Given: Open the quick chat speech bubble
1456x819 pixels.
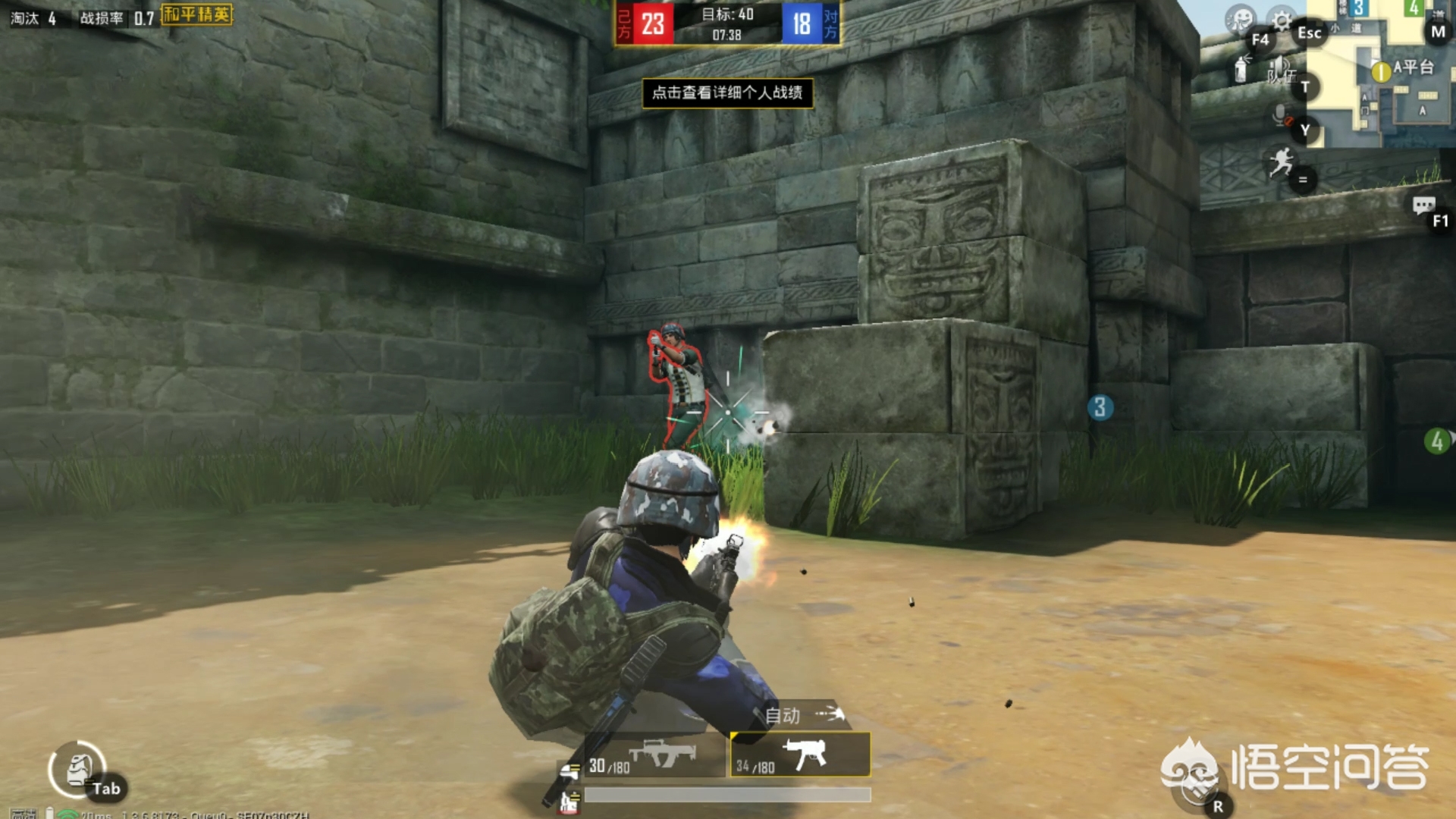Looking at the screenshot, I should tap(1423, 206).
